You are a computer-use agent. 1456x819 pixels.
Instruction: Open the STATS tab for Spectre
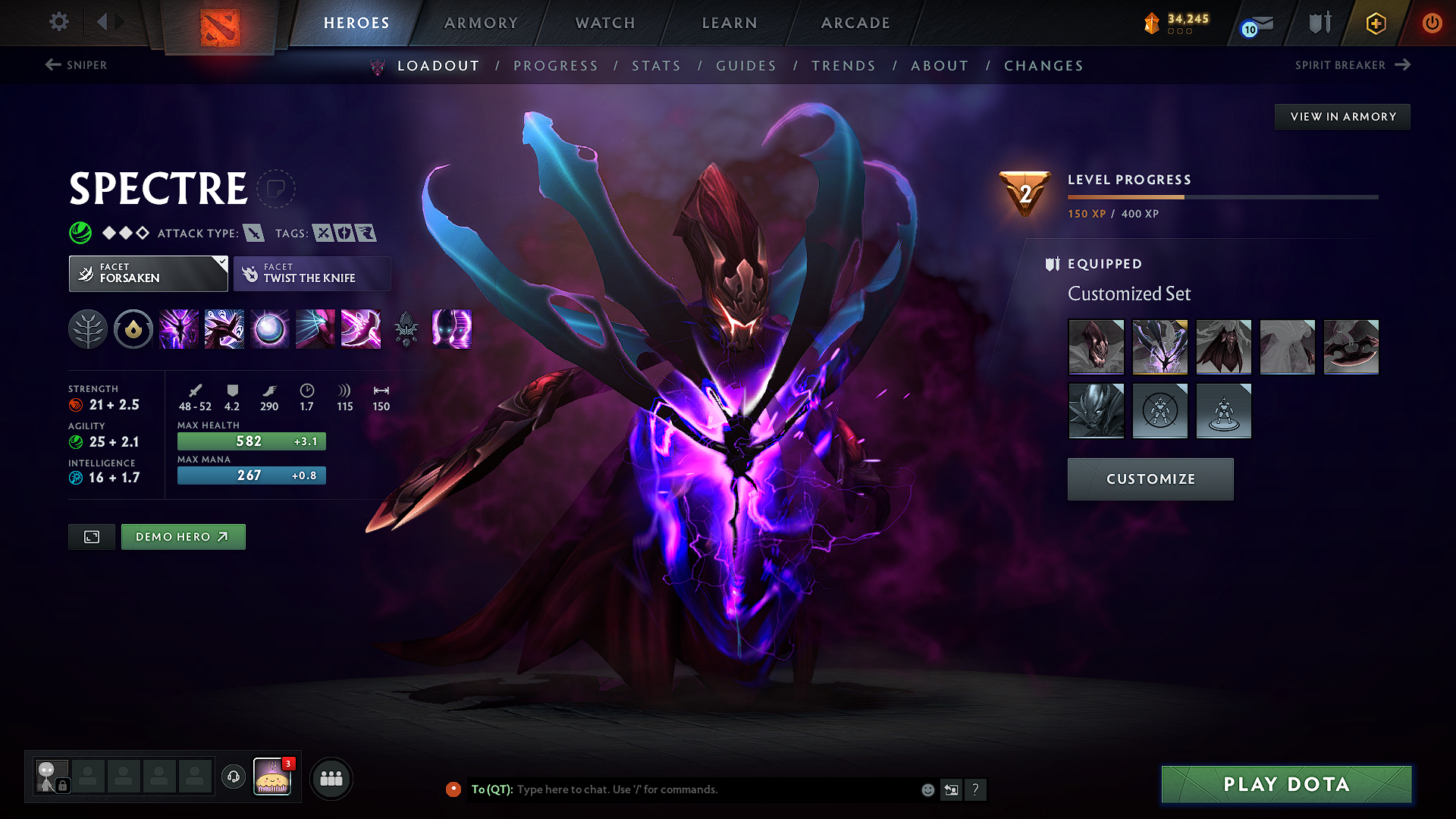pos(657,66)
